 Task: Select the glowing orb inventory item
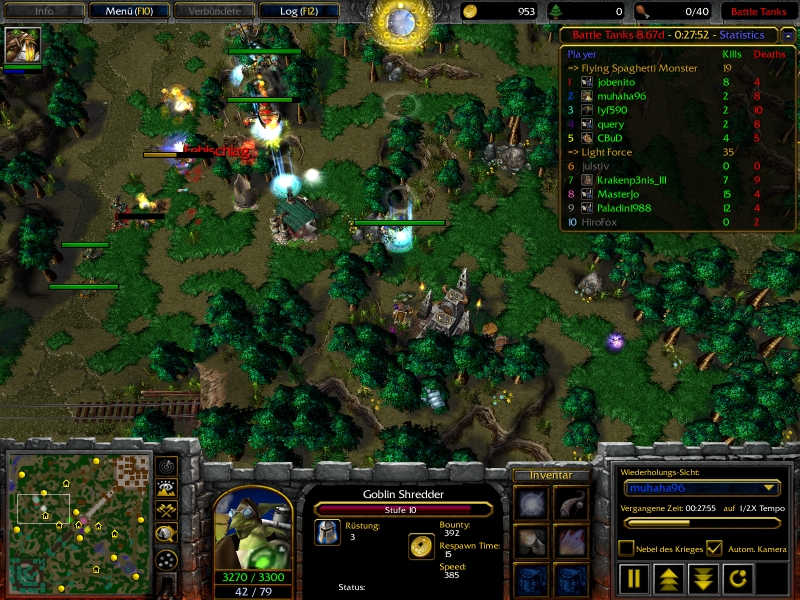tap(529, 503)
